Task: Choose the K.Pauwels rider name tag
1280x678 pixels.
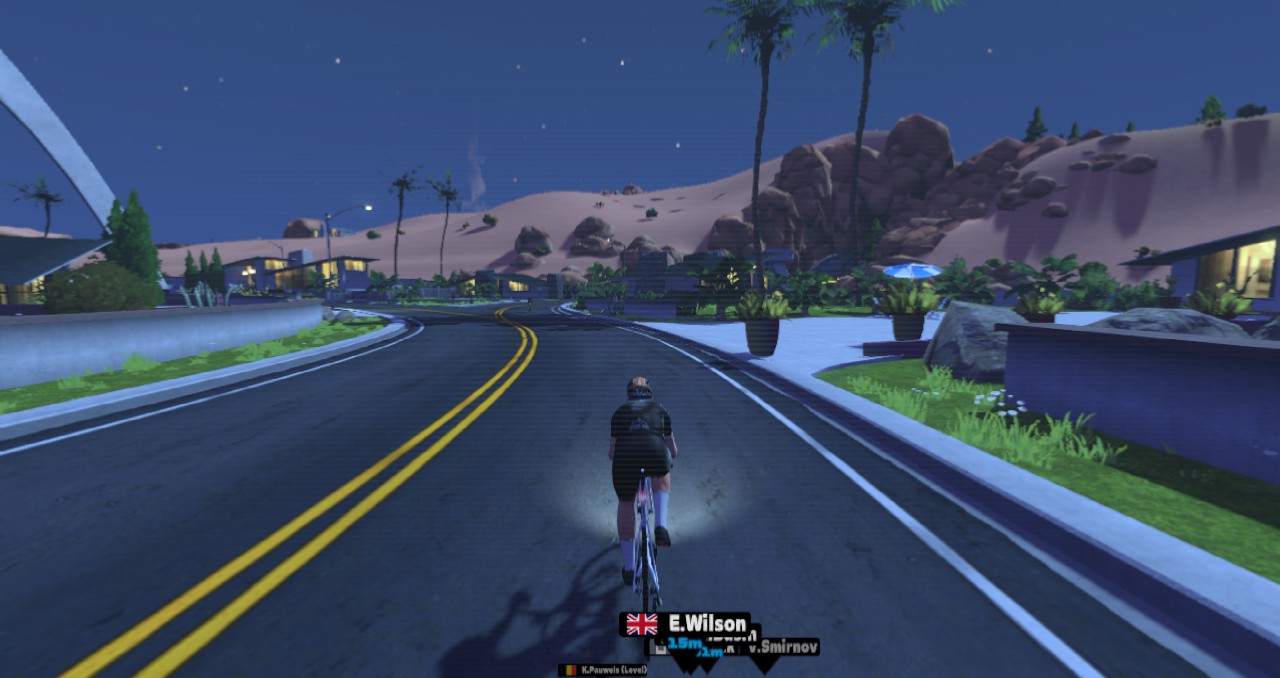Action: tap(603, 669)
